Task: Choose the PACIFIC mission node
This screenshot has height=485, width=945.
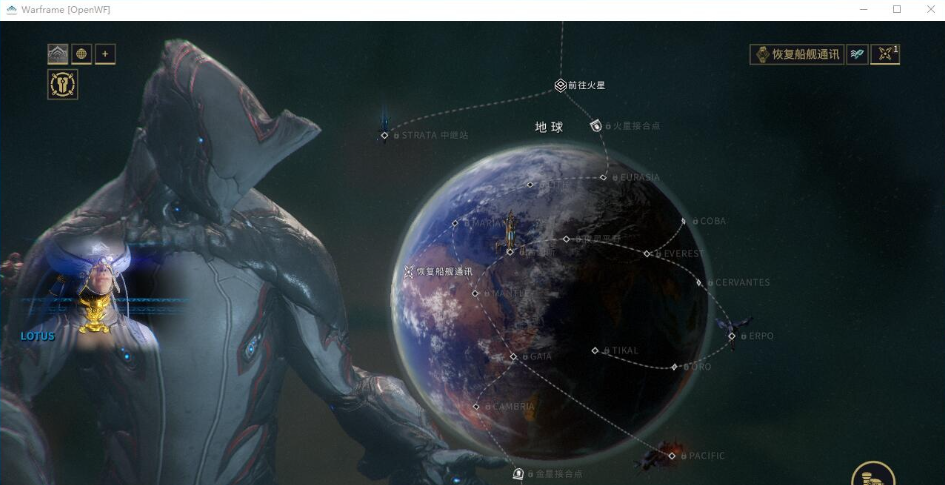Action: [672, 456]
